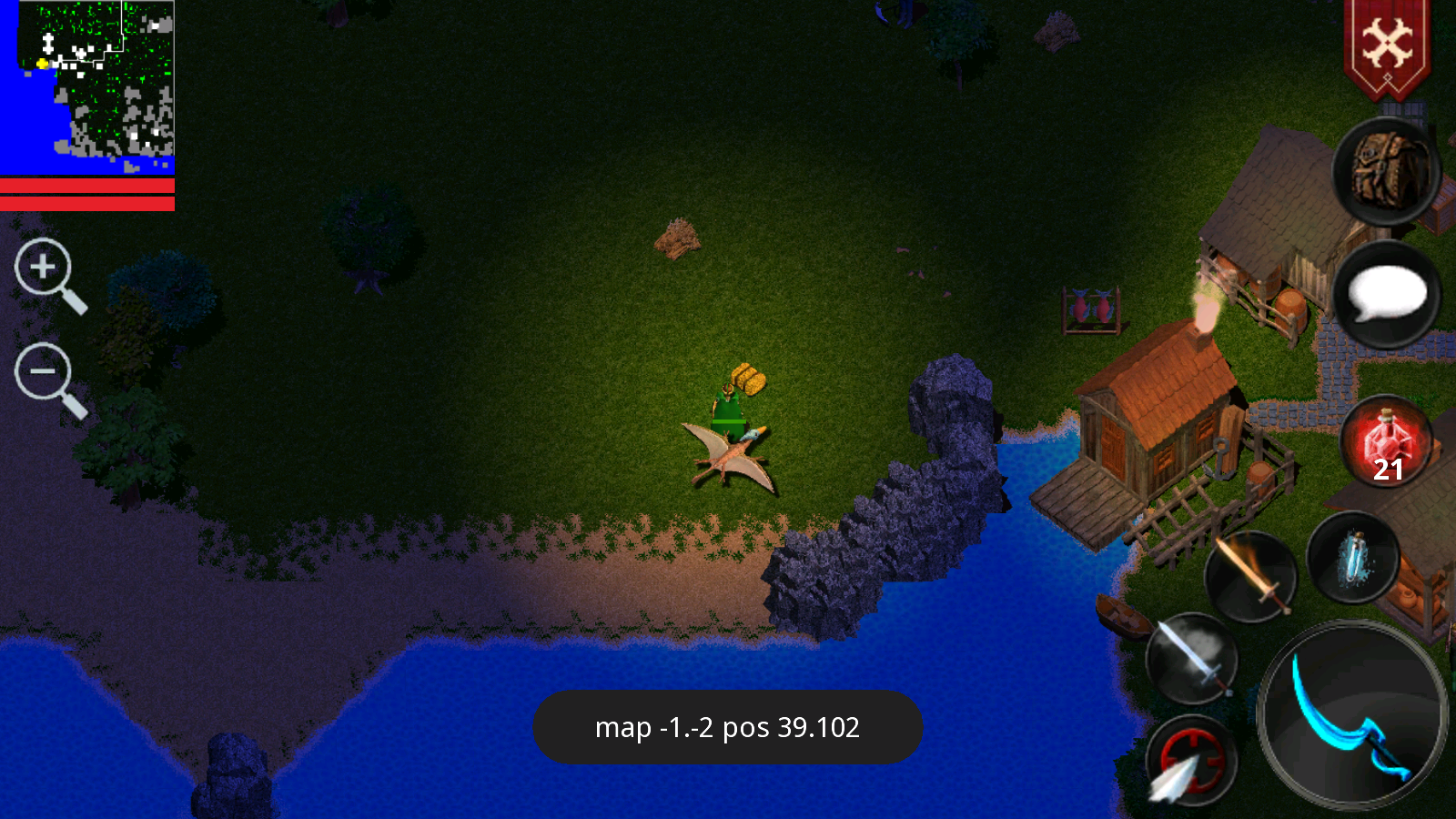Tap the map coordinates pill at bottom
Image resolution: width=1456 pixels, height=819 pixels.
728,727
